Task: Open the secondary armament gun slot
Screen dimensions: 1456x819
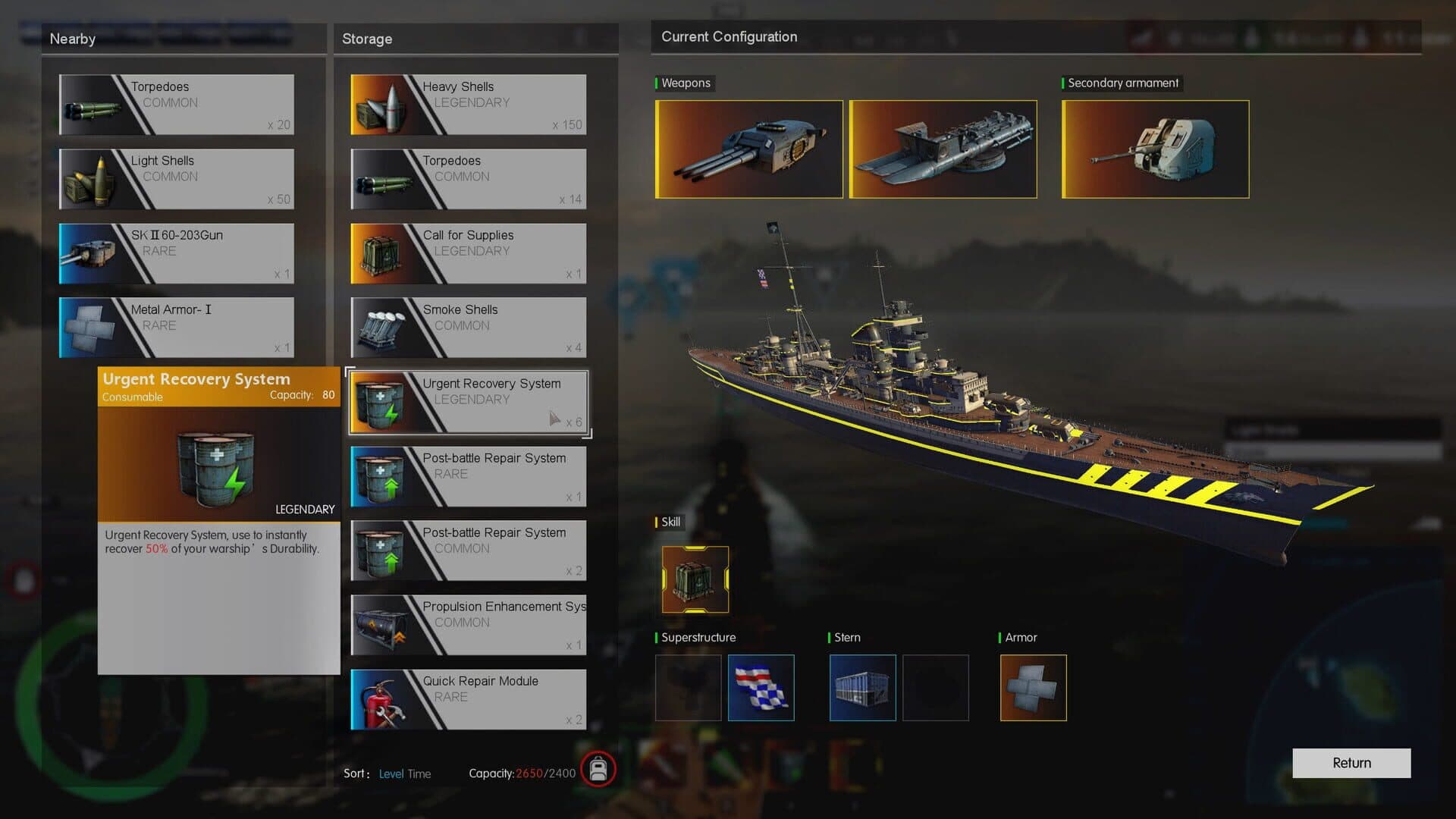Action: tap(1155, 149)
